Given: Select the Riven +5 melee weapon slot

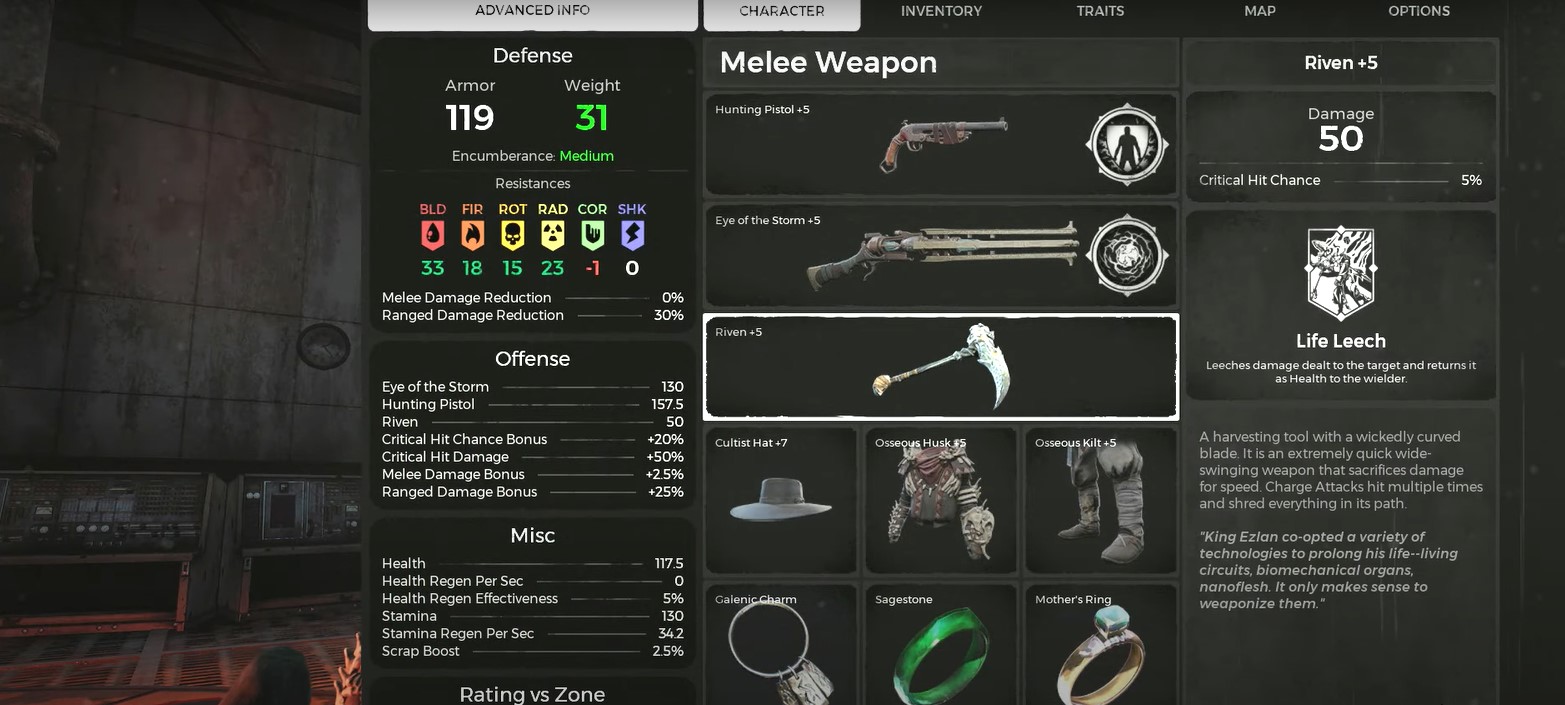Looking at the screenshot, I should 940,367.
